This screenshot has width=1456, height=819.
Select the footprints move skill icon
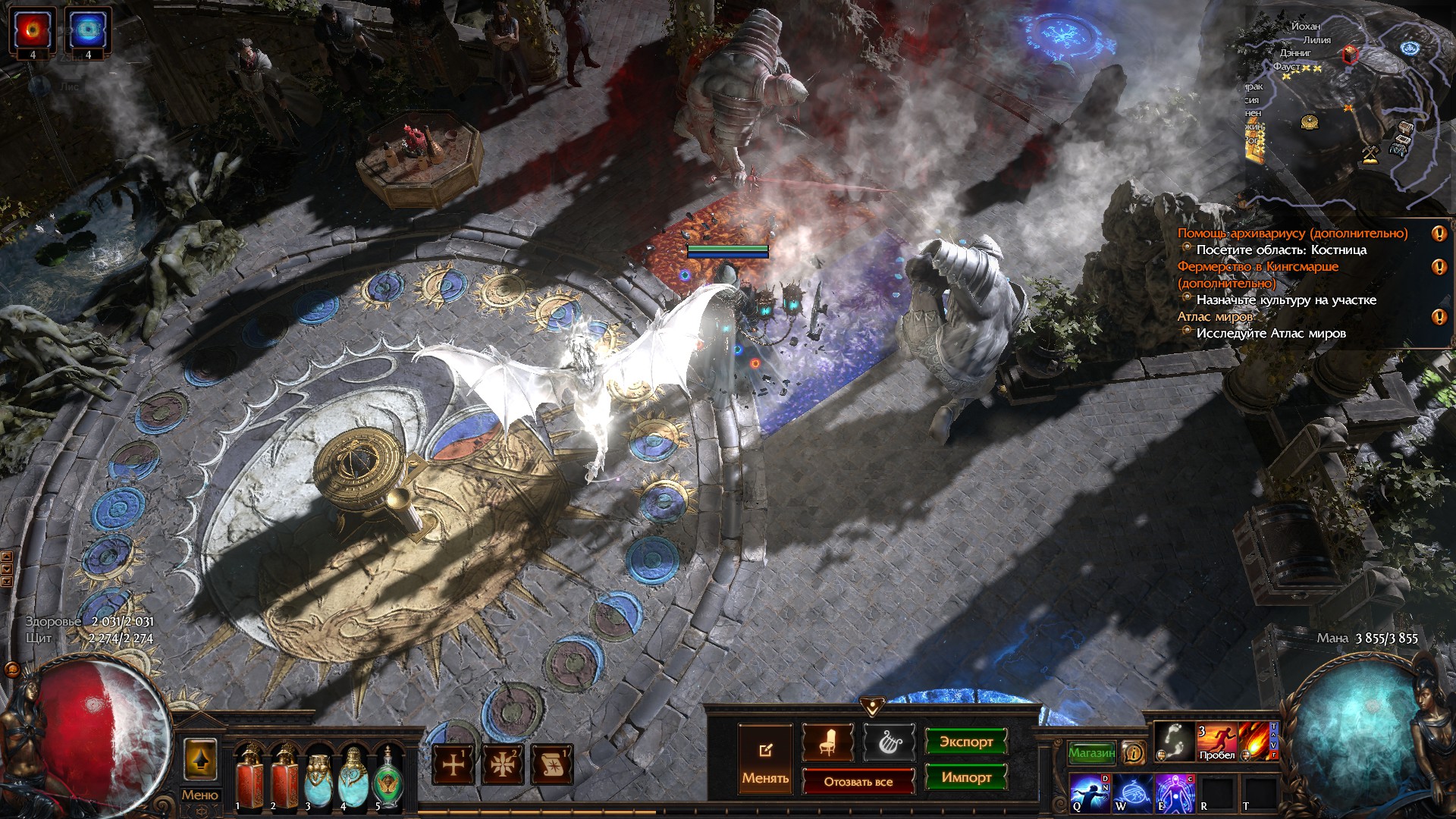coord(1174,741)
